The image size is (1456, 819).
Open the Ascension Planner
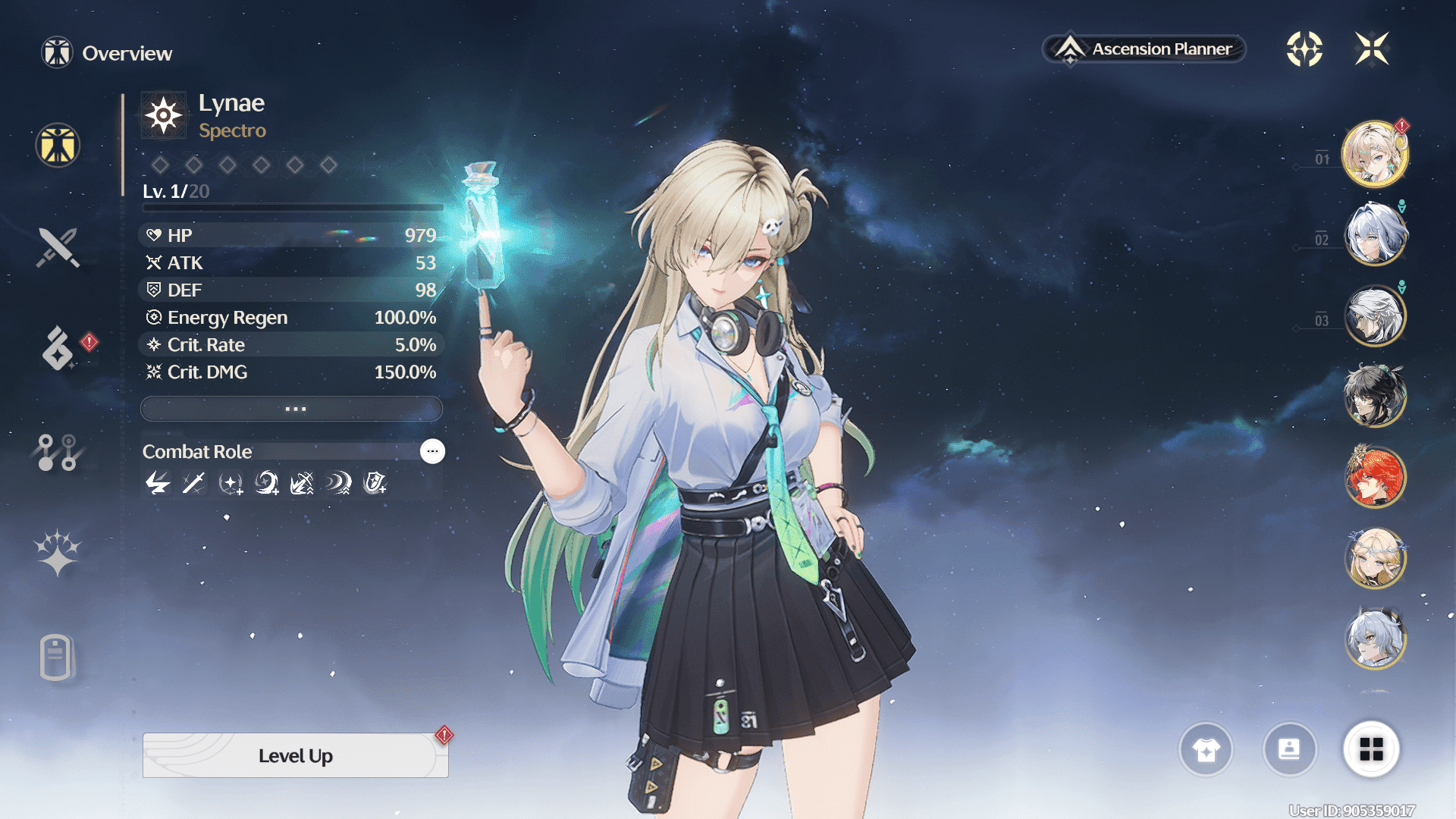1144,49
